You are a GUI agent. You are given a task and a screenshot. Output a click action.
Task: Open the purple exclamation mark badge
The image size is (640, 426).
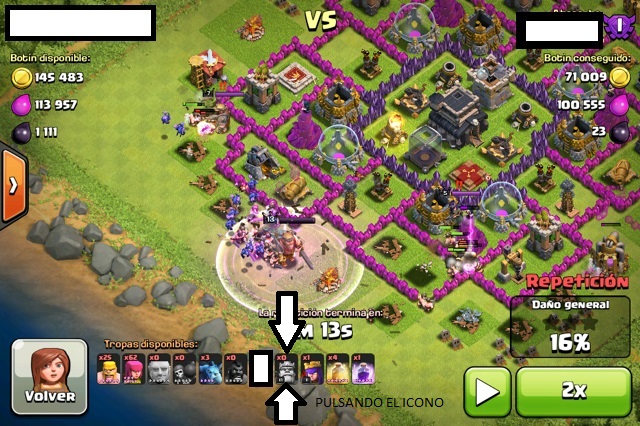pyautogui.click(x=617, y=29)
